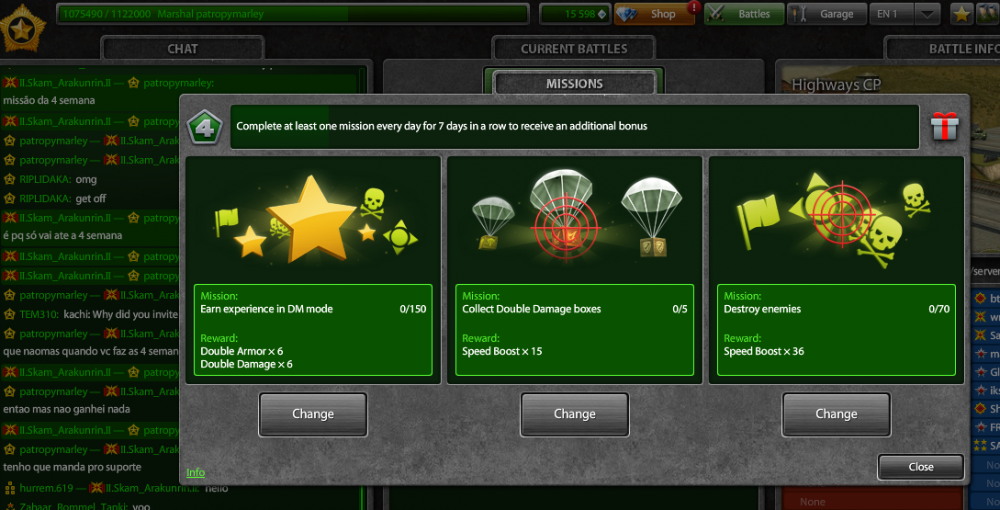Viewport: 1000px width, 510px height.
Task: Open the Info link
Action: pyautogui.click(x=195, y=472)
